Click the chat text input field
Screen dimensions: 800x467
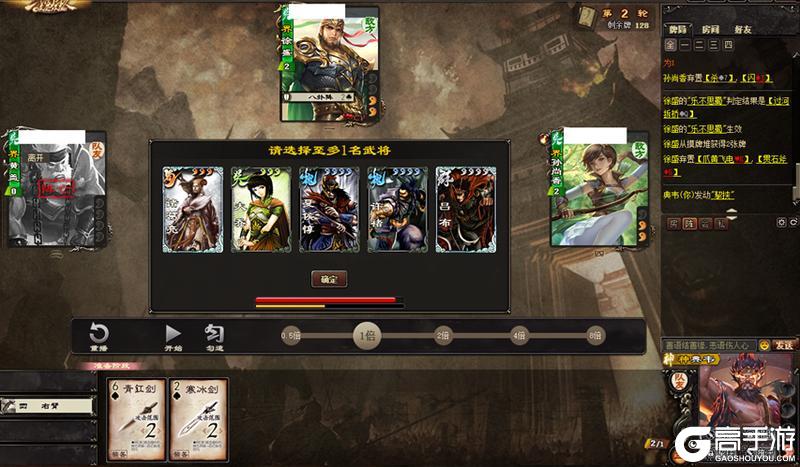point(708,344)
